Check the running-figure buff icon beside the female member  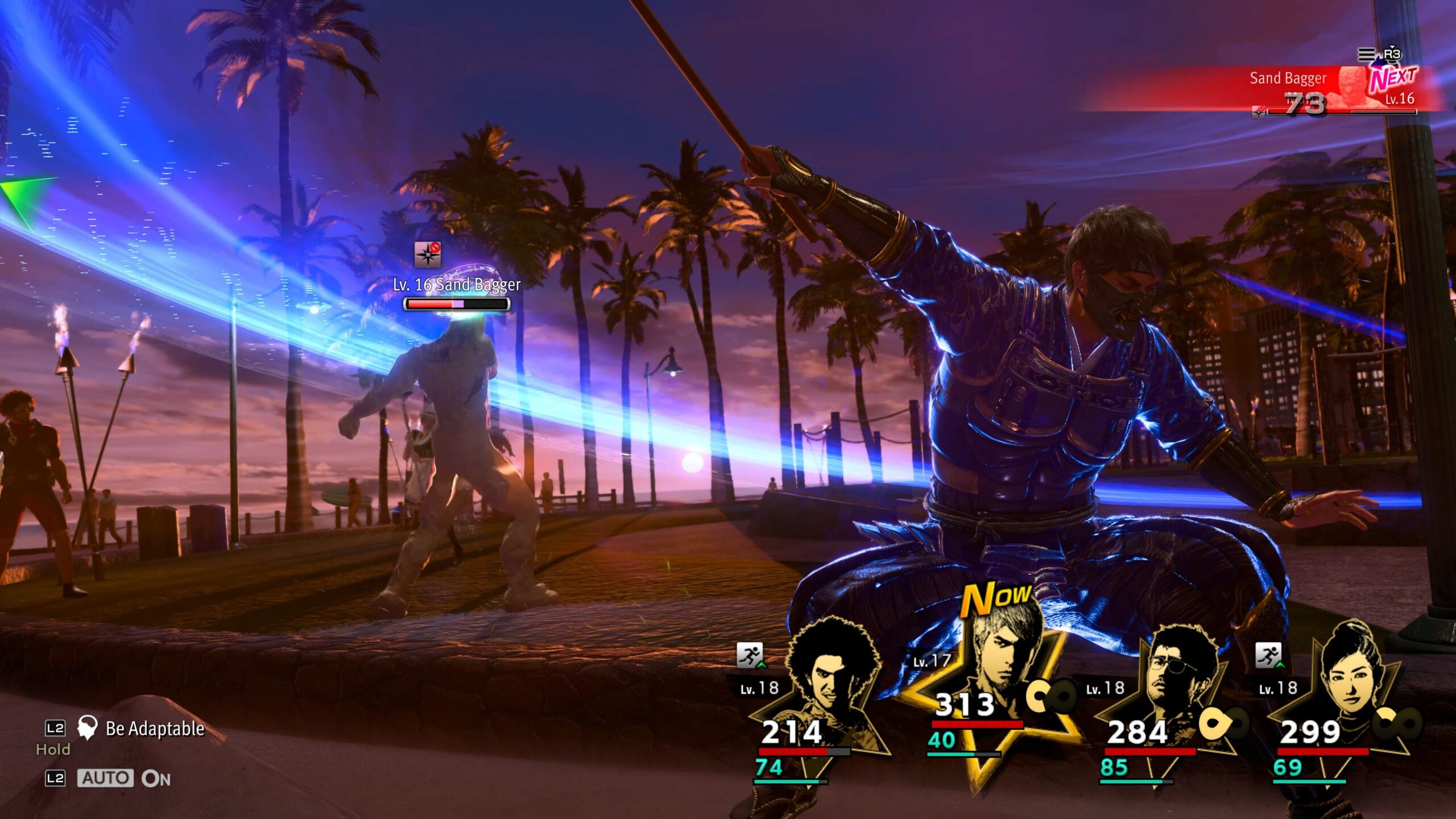1268,655
